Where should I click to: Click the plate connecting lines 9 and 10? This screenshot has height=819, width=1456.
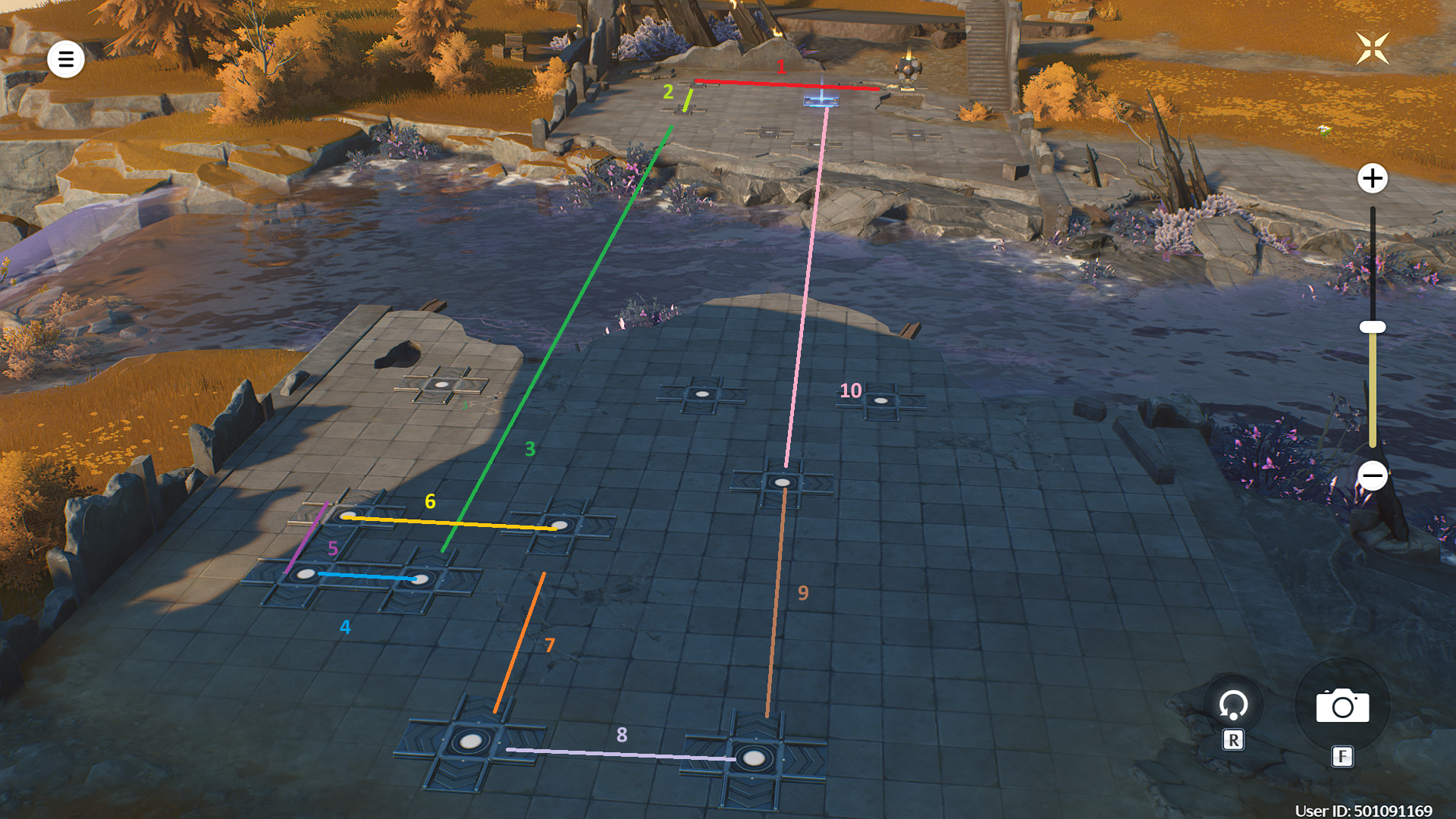pyautogui.click(x=783, y=482)
